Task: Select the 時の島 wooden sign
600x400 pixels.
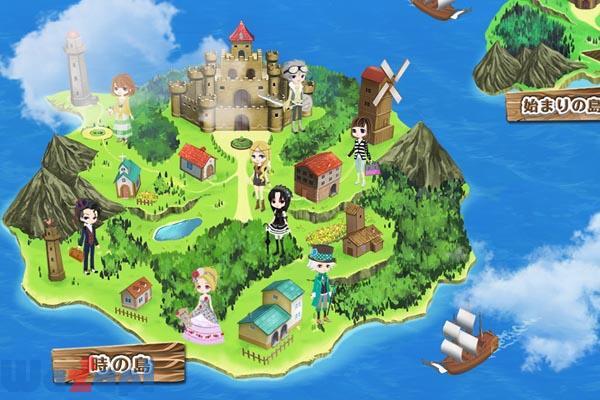Action: point(119,364)
